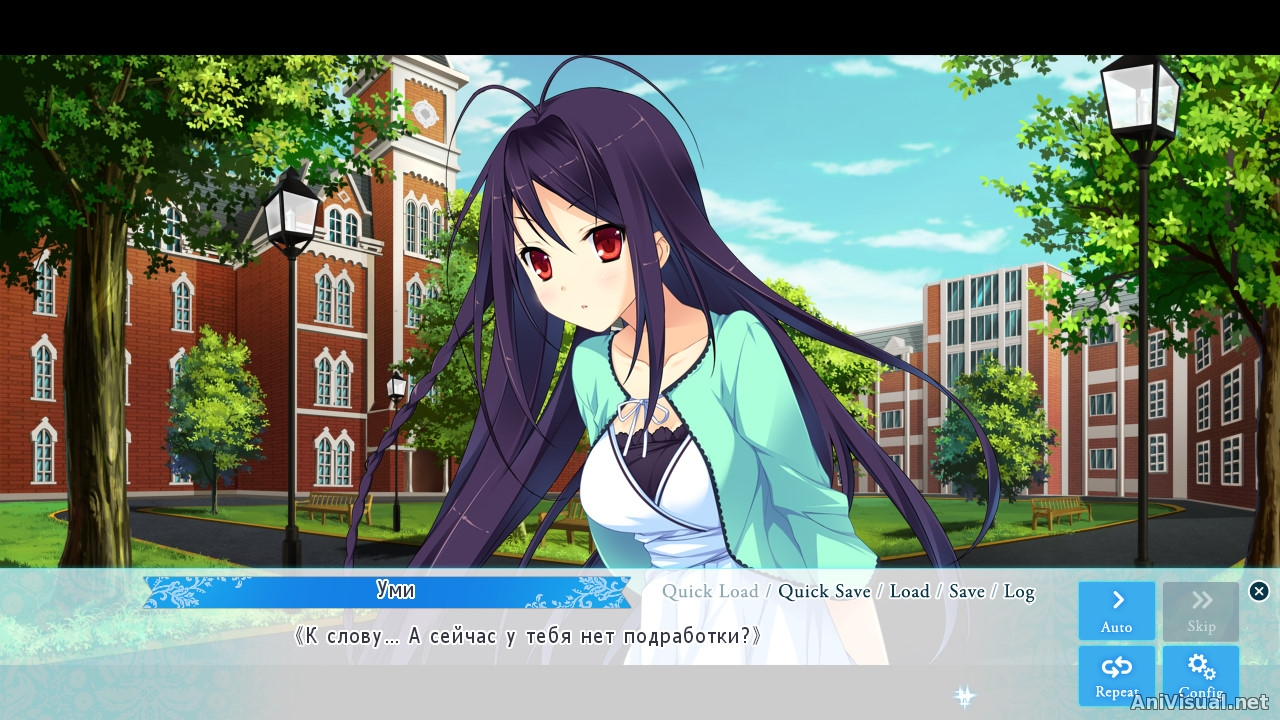Open the Save menu

966,591
